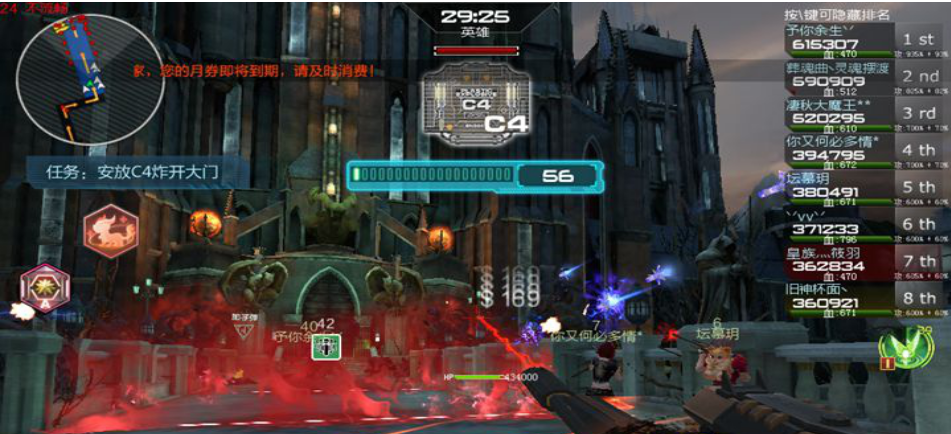The height and width of the screenshot is (434, 951).
Task: Pick 坛慕玥's row in the leaderboard
Action: [866, 188]
